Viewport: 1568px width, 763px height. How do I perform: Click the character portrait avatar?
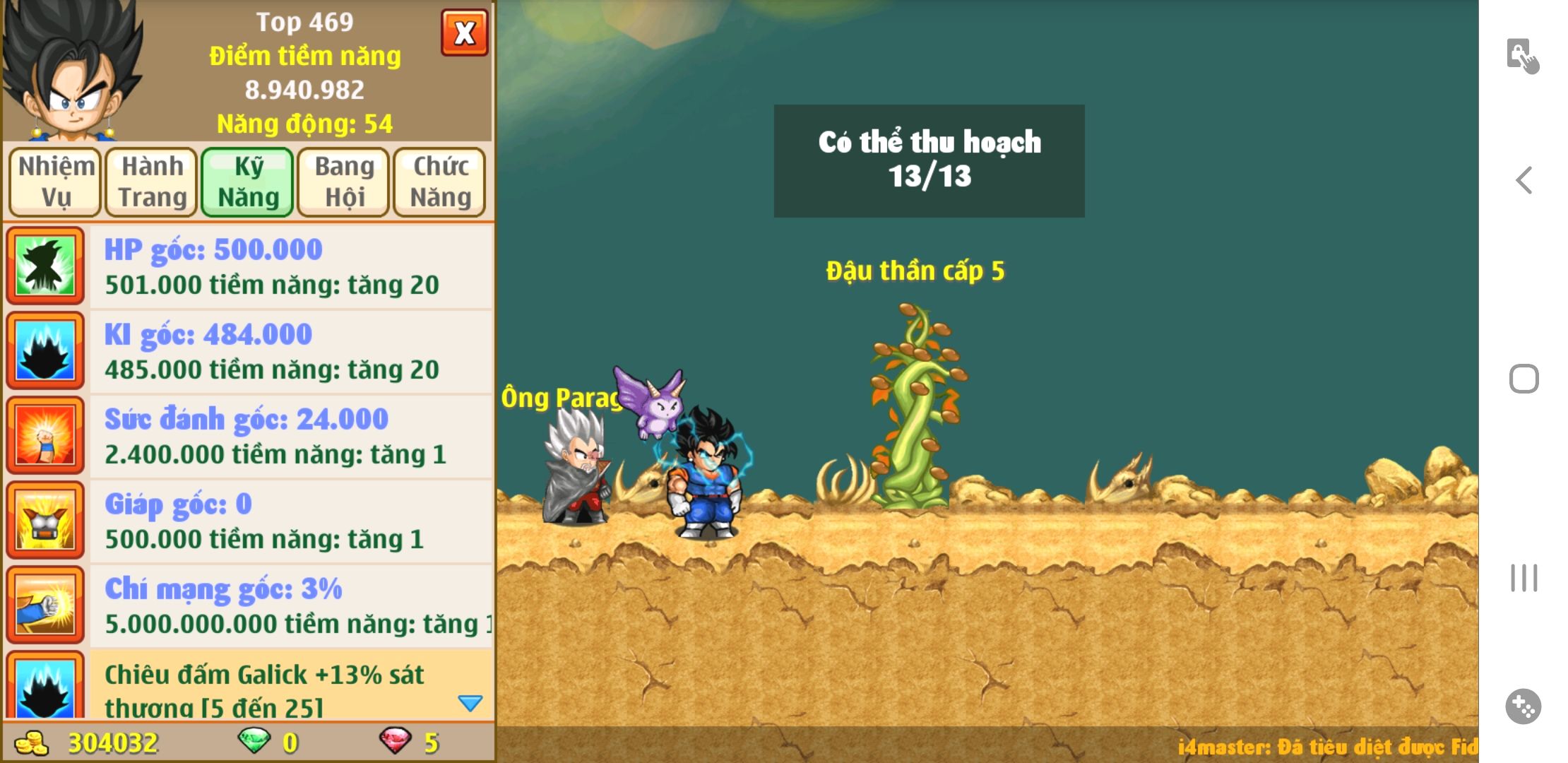click(x=71, y=71)
